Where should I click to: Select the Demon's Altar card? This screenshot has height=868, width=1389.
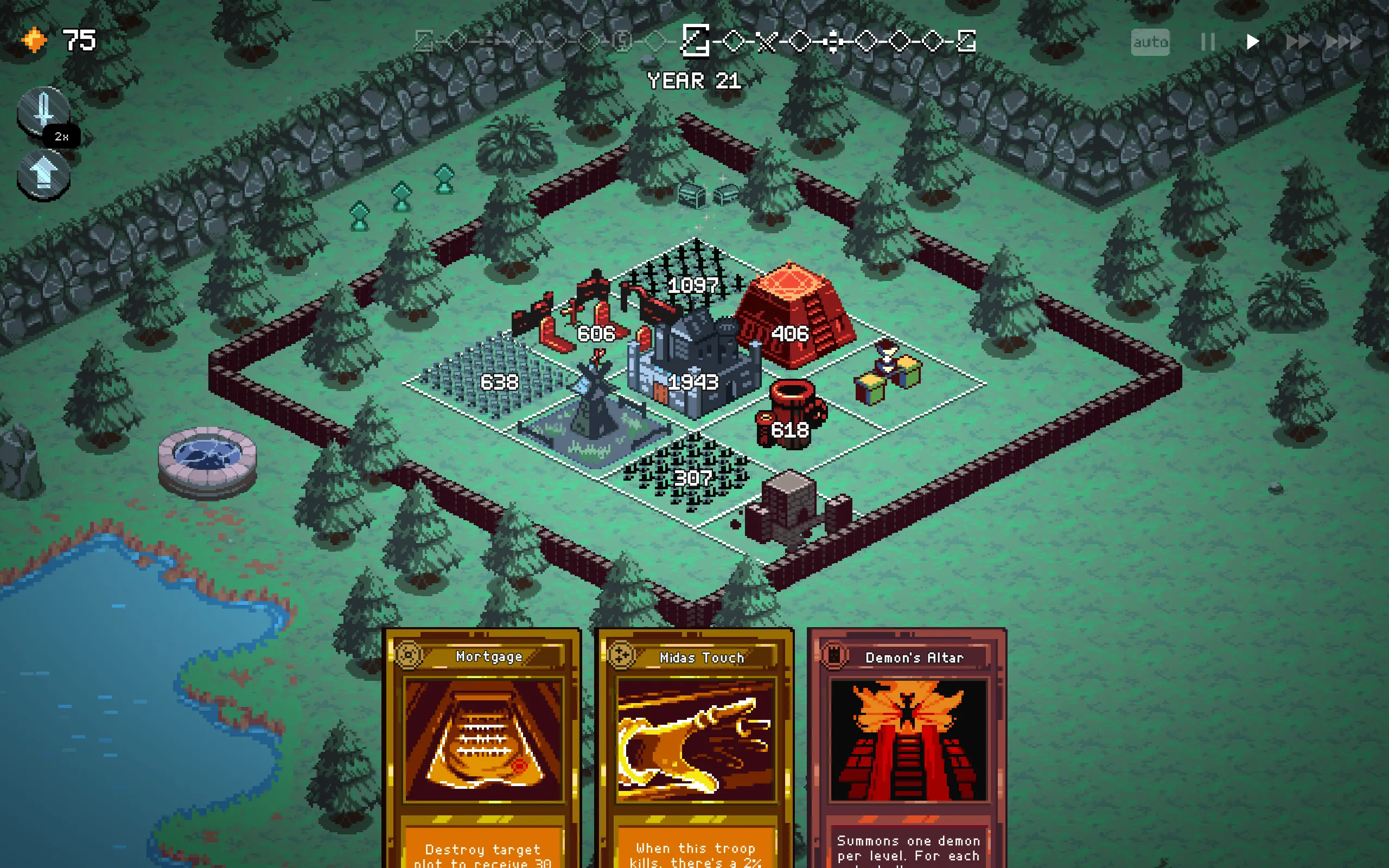[x=907, y=746]
